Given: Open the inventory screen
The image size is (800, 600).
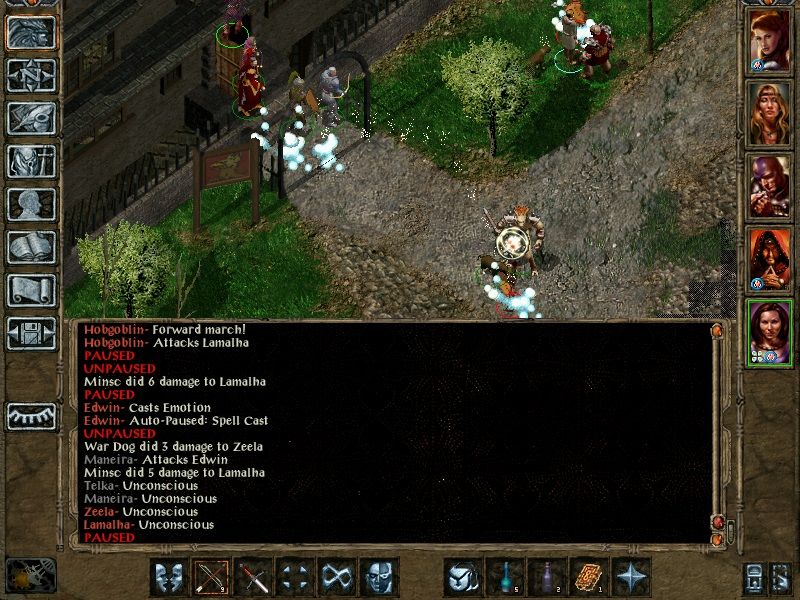Looking at the screenshot, I should tap(32, 161).
